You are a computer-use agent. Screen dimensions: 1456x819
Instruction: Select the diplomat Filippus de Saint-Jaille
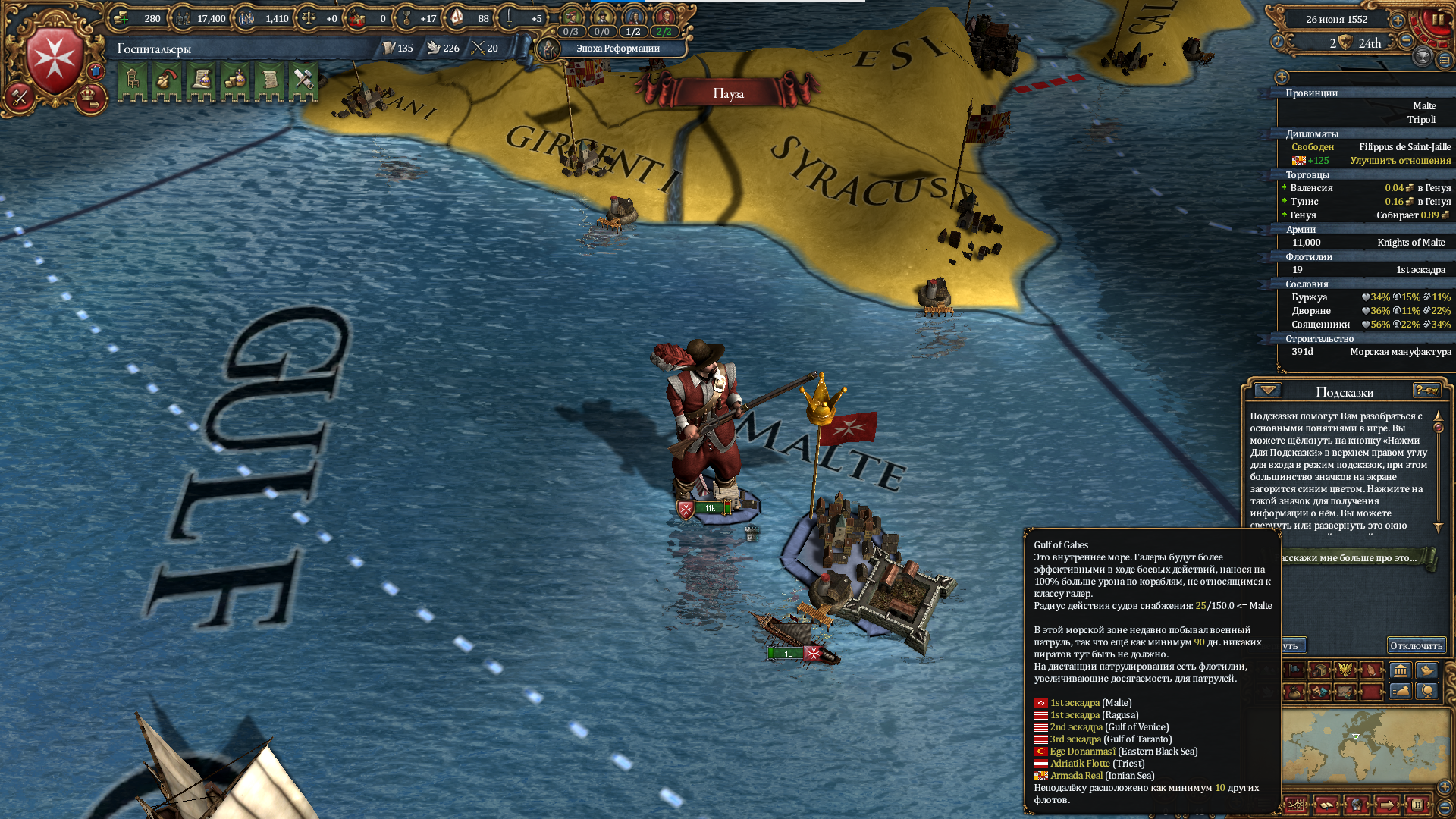click(1404, 147)
